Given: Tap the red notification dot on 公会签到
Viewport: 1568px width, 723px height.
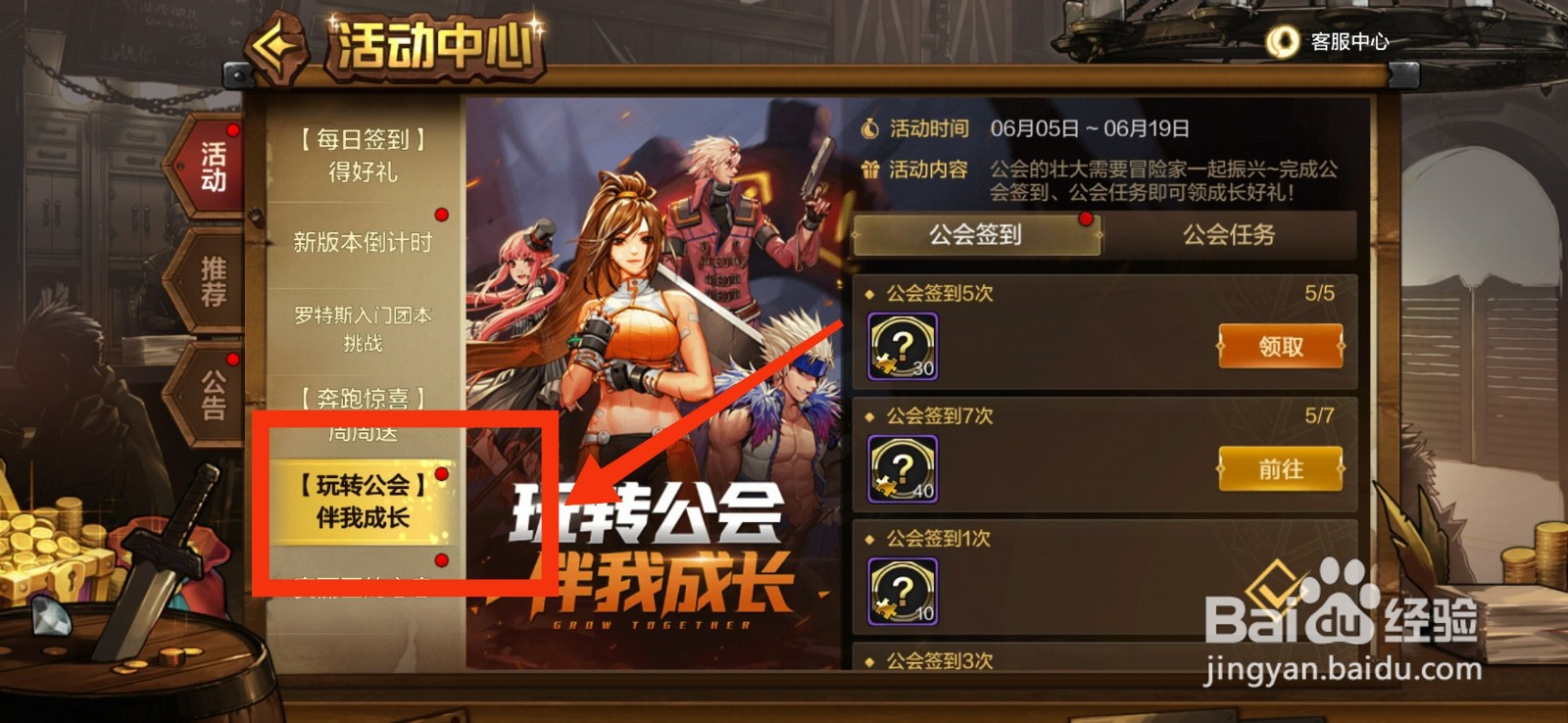Looking at the screenshot, I should tap(1084, 221).
